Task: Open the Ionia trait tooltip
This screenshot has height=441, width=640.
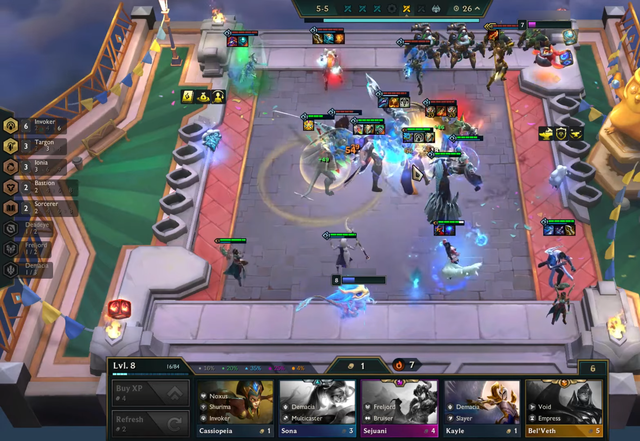Action: click(40, 166)
